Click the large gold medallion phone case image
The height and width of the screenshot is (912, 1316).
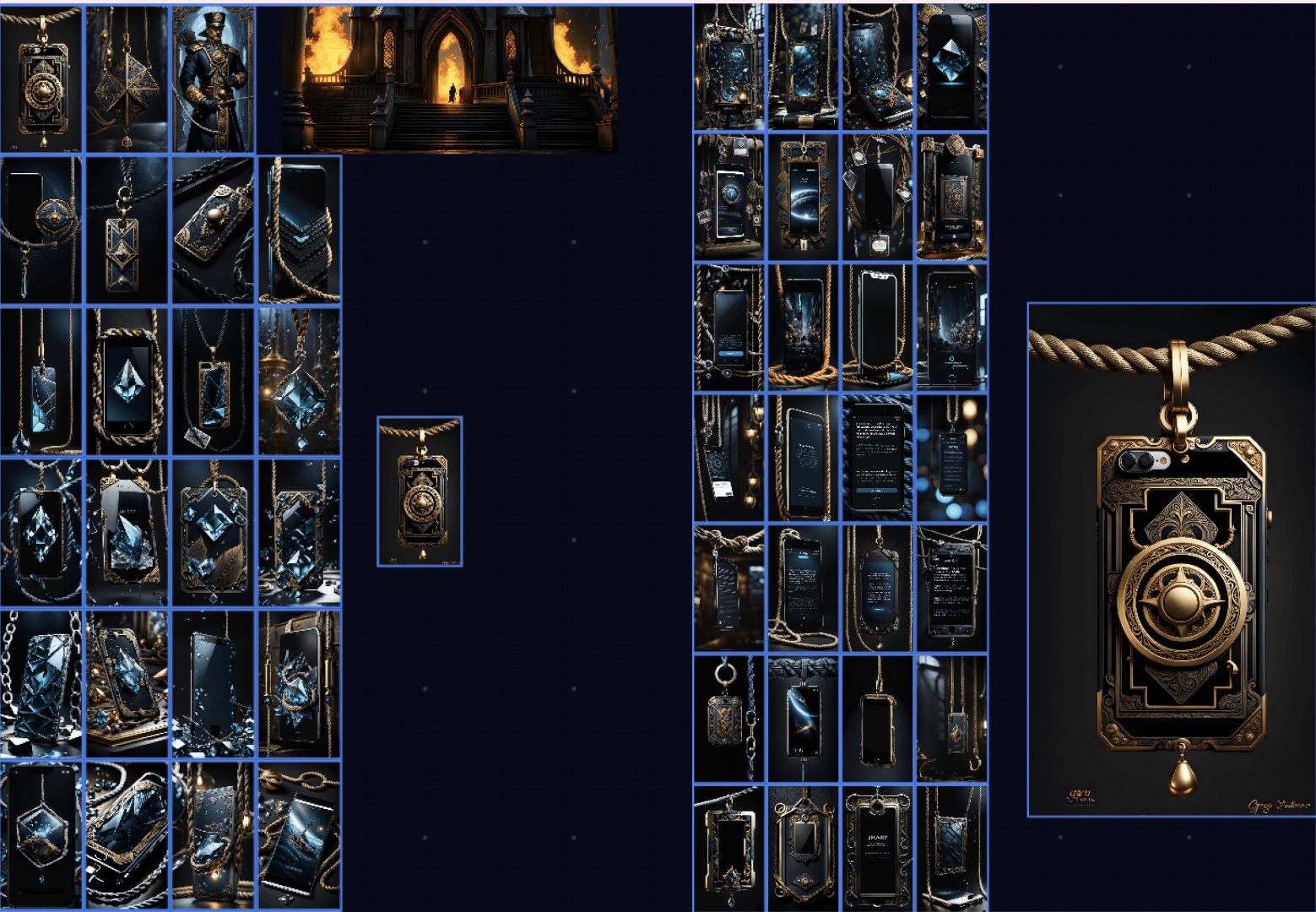click(1171, 560)
